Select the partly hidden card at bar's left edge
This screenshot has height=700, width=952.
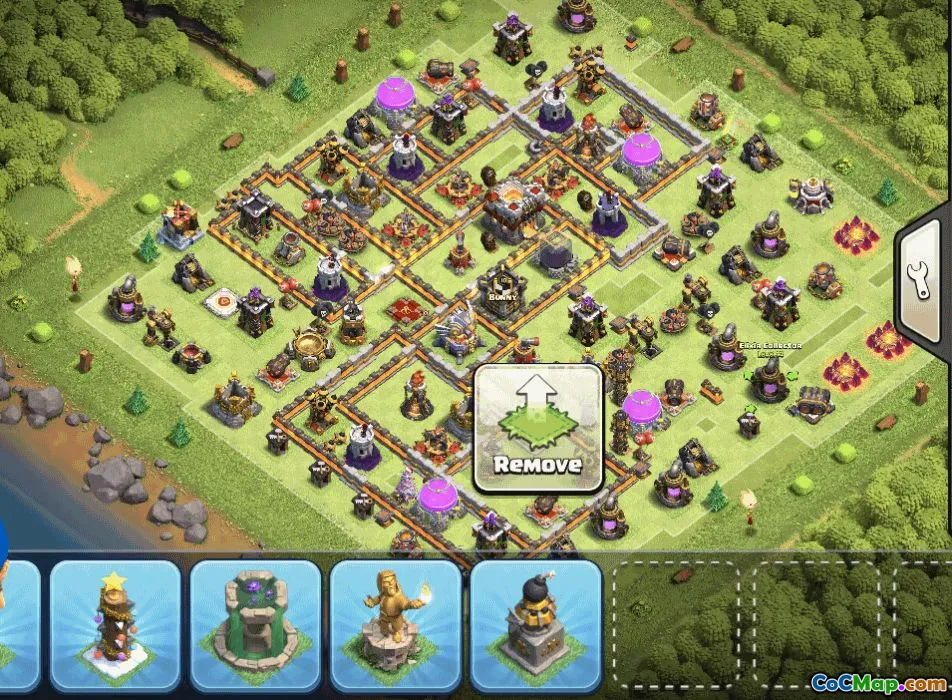17,624
